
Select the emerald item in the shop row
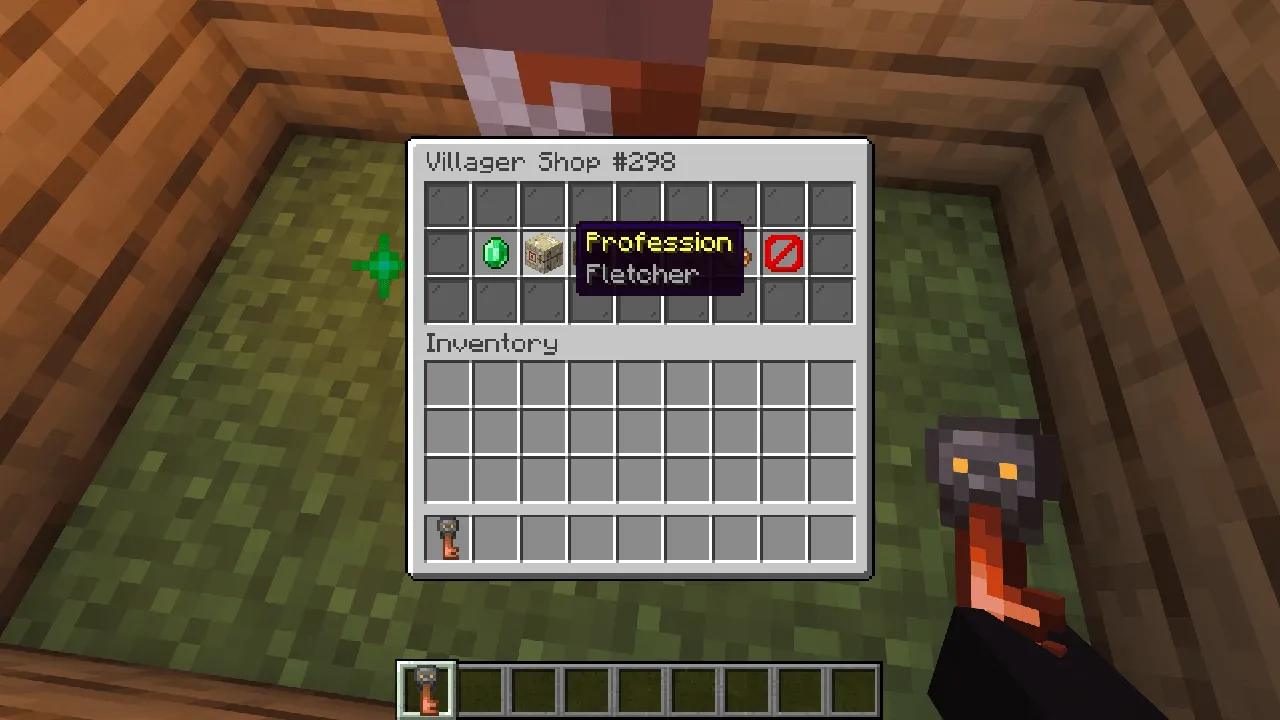(494, 253)
